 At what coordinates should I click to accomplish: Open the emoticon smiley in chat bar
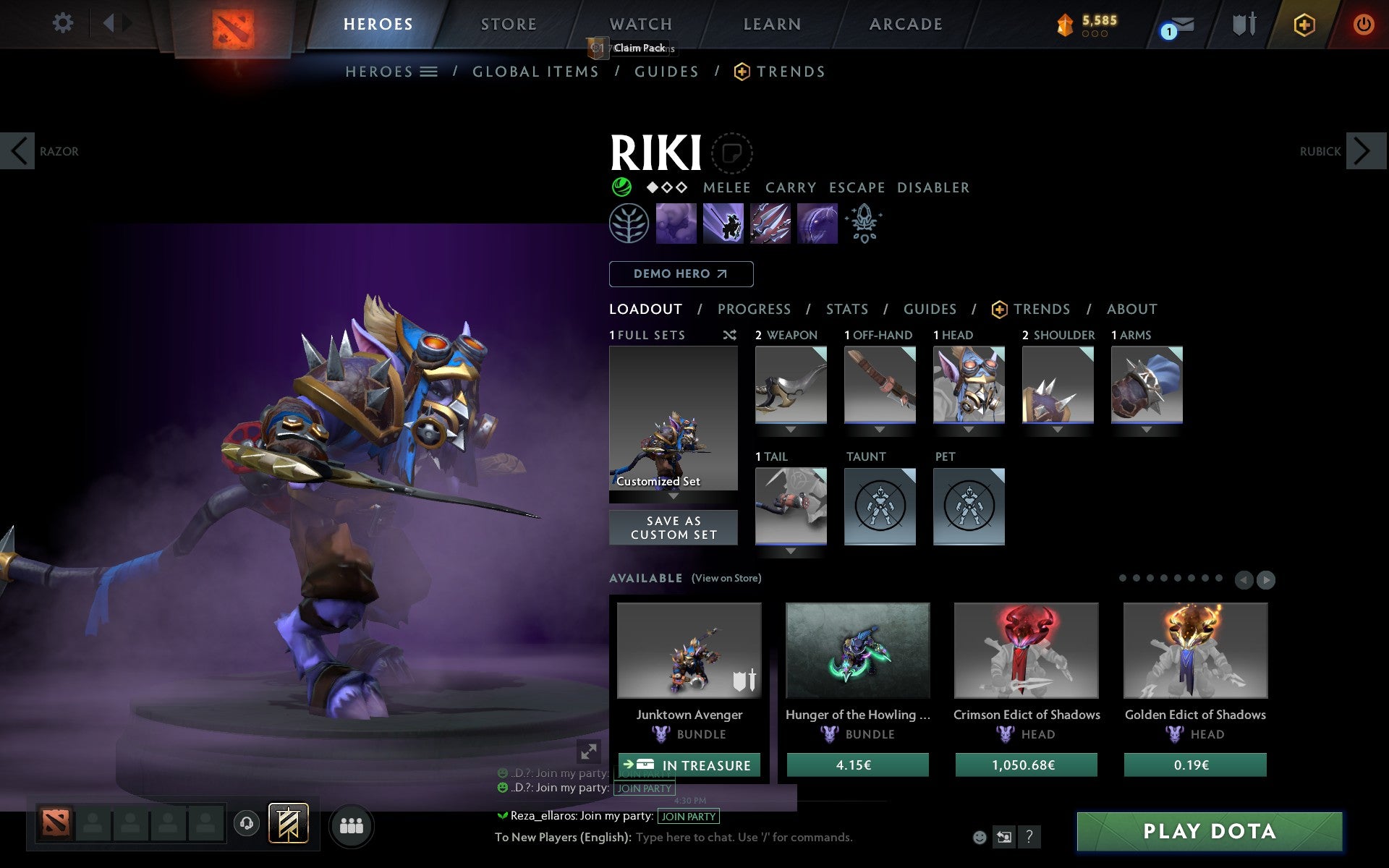980,838
